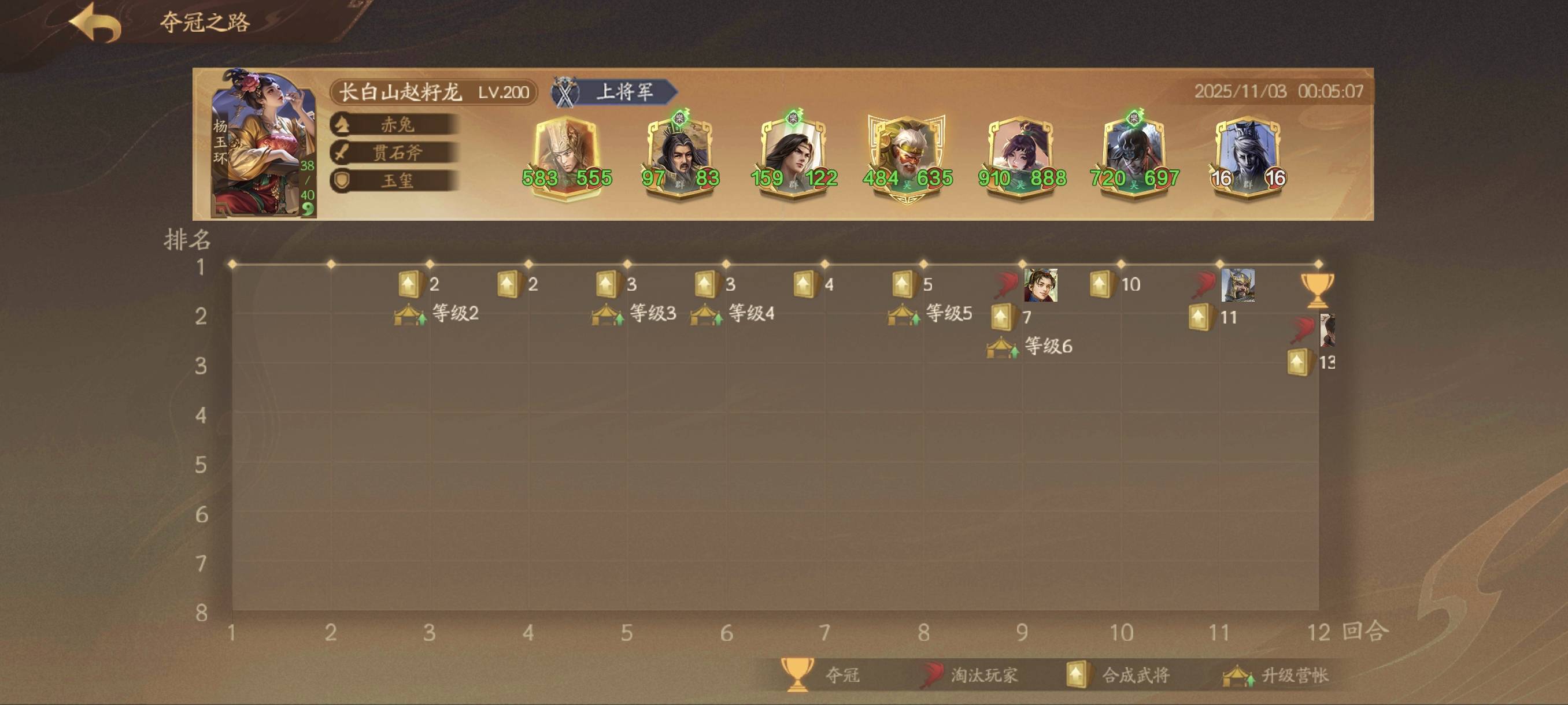The image size is (1568, 705).
Task: Click the eliminated player portrait at round 9
Action: pyautogui.click(x=1040, y=285)
